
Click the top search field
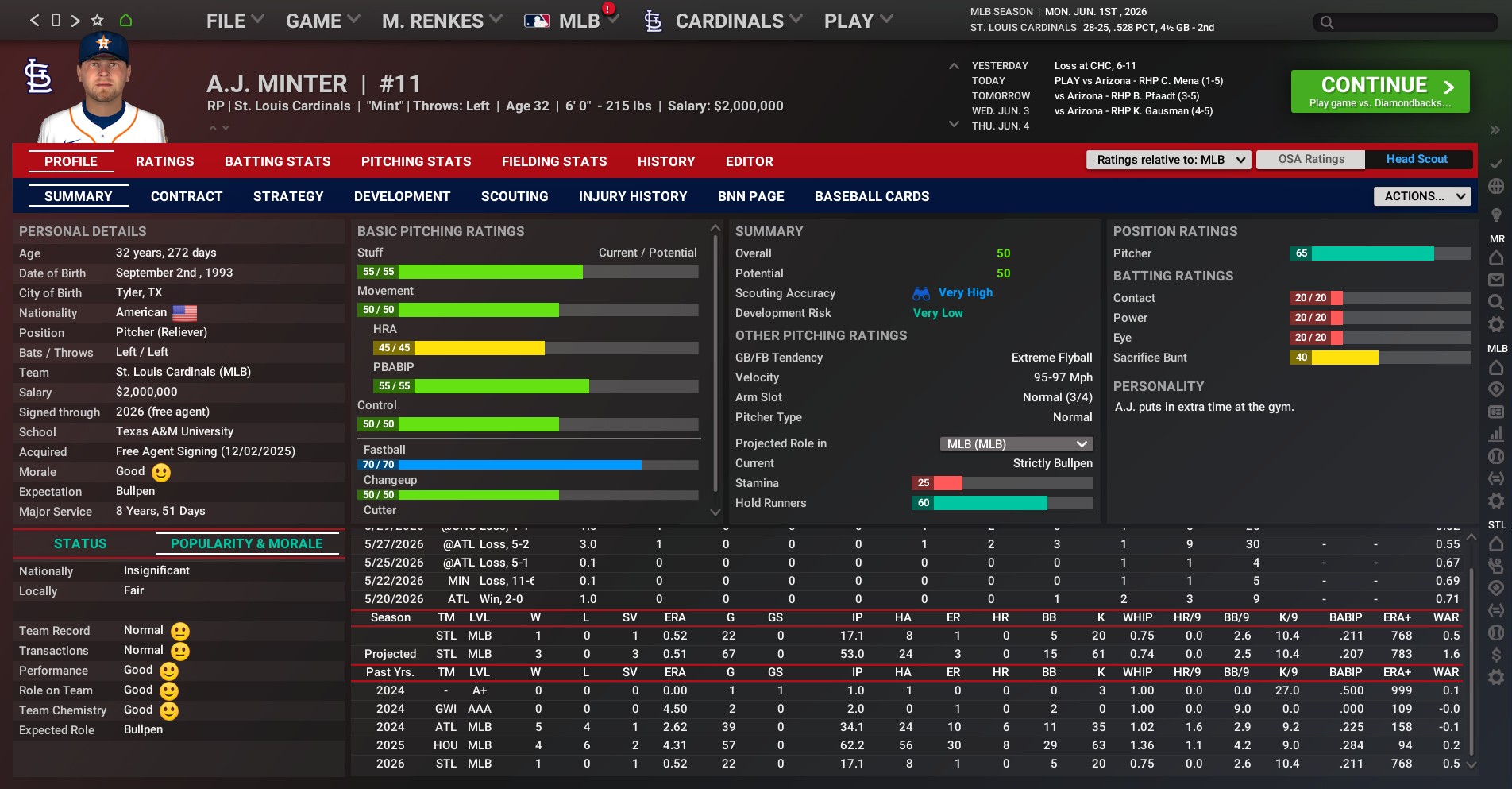point(1405,22)
